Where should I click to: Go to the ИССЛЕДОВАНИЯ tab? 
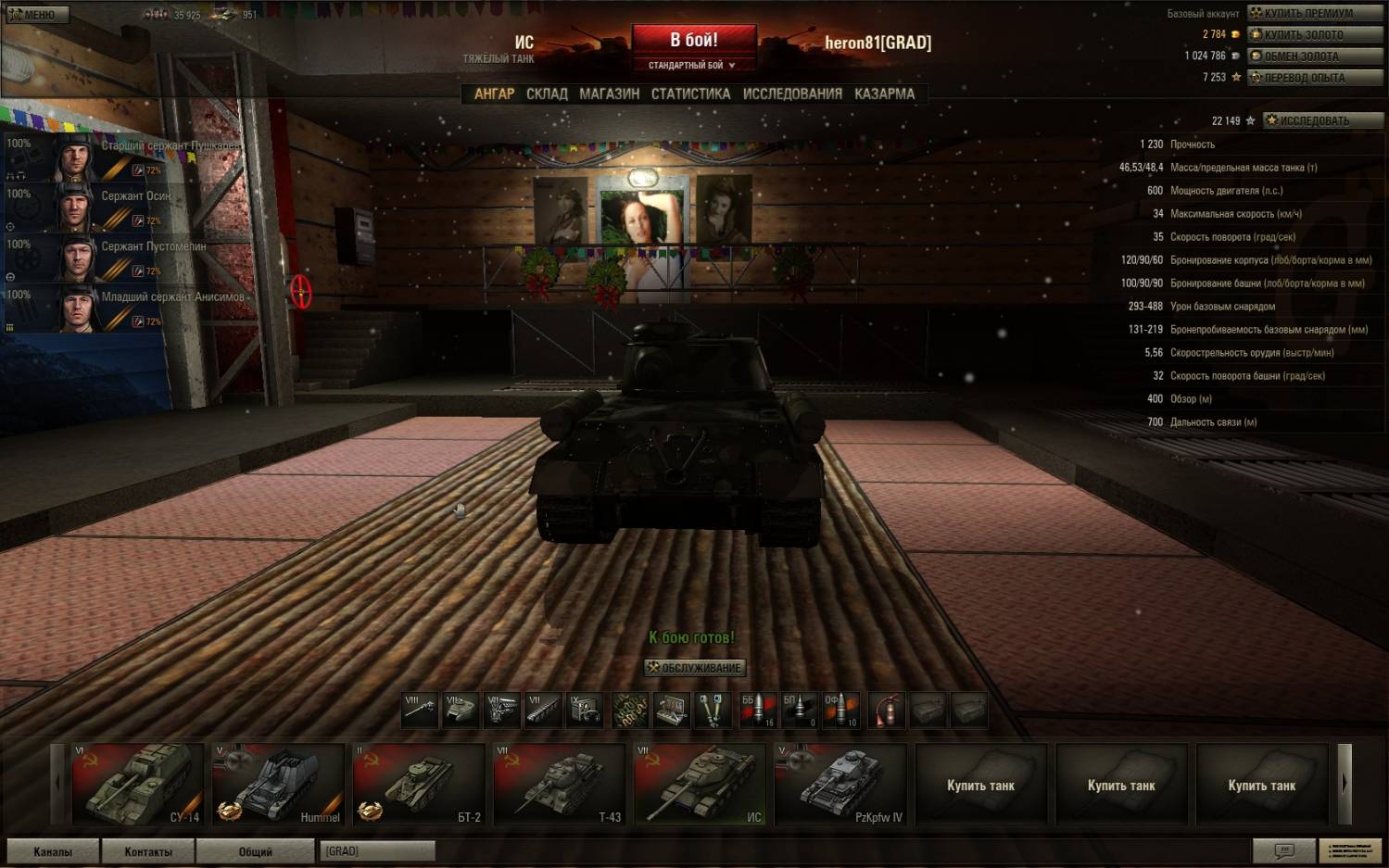click(792, 94)
